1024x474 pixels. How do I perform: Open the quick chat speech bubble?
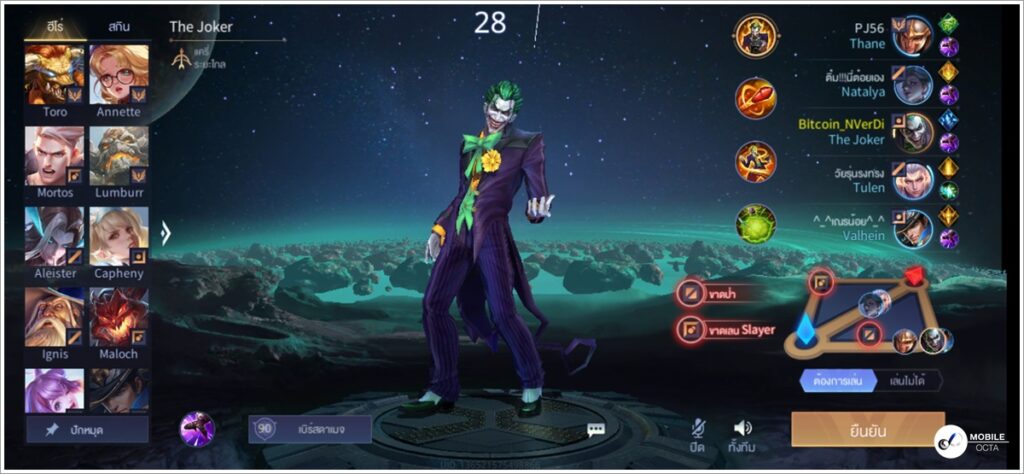tap(596, 430)
